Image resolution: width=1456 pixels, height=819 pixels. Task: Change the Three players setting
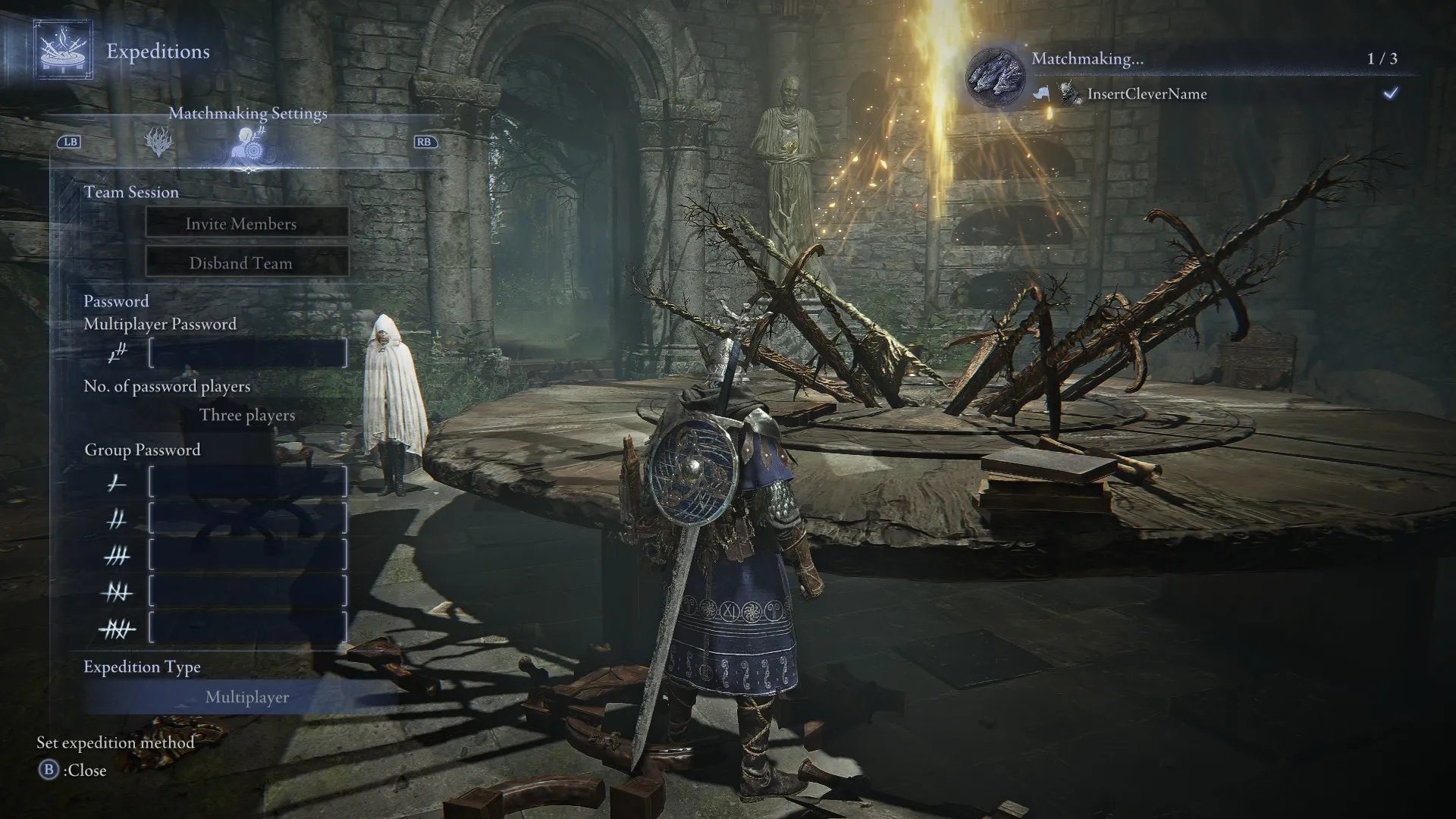(x=247, y=416)
